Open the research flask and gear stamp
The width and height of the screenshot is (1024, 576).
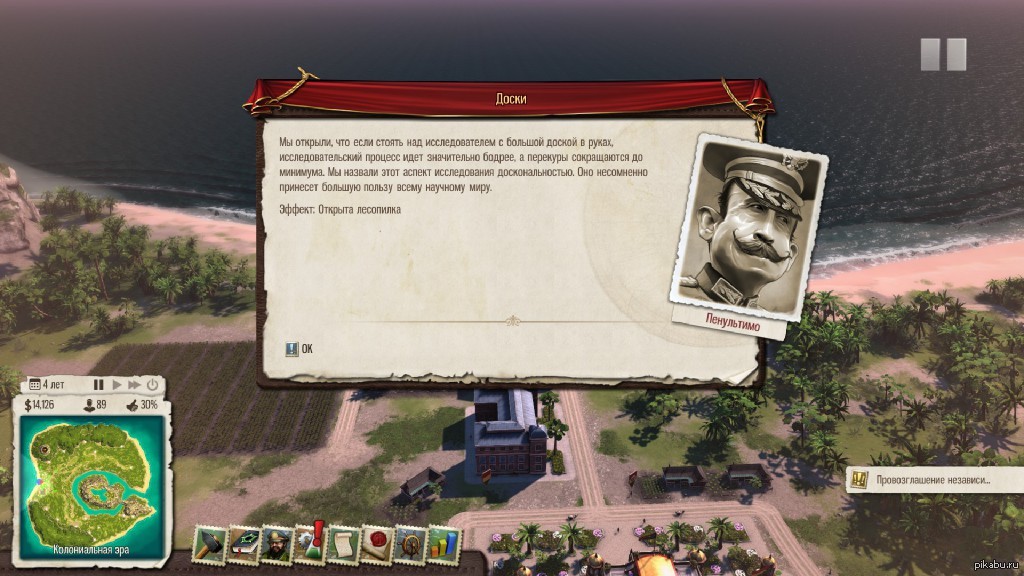click(309, 542)
